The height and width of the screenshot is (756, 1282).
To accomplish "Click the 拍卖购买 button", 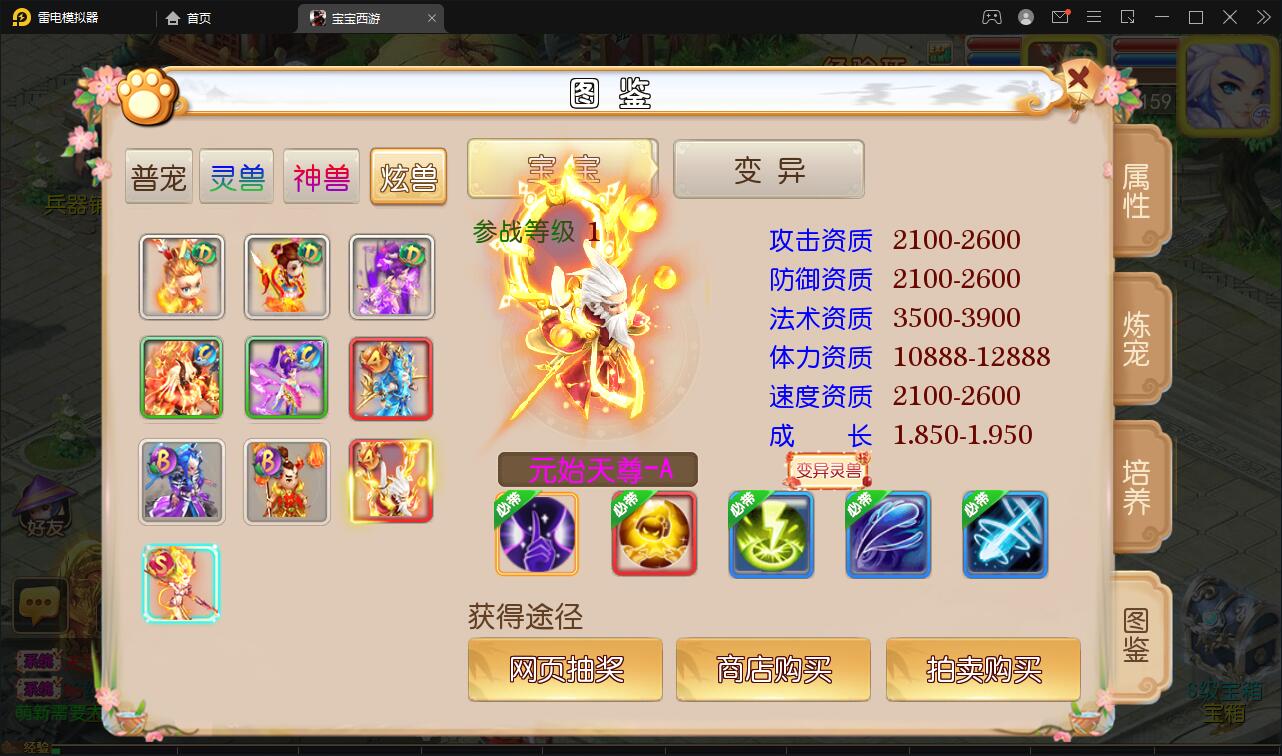I will click(982, 670).
